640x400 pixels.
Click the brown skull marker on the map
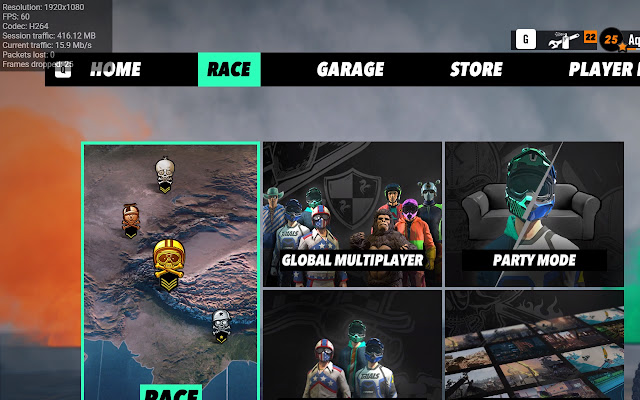pyautogui.click(x=130, y=220)
